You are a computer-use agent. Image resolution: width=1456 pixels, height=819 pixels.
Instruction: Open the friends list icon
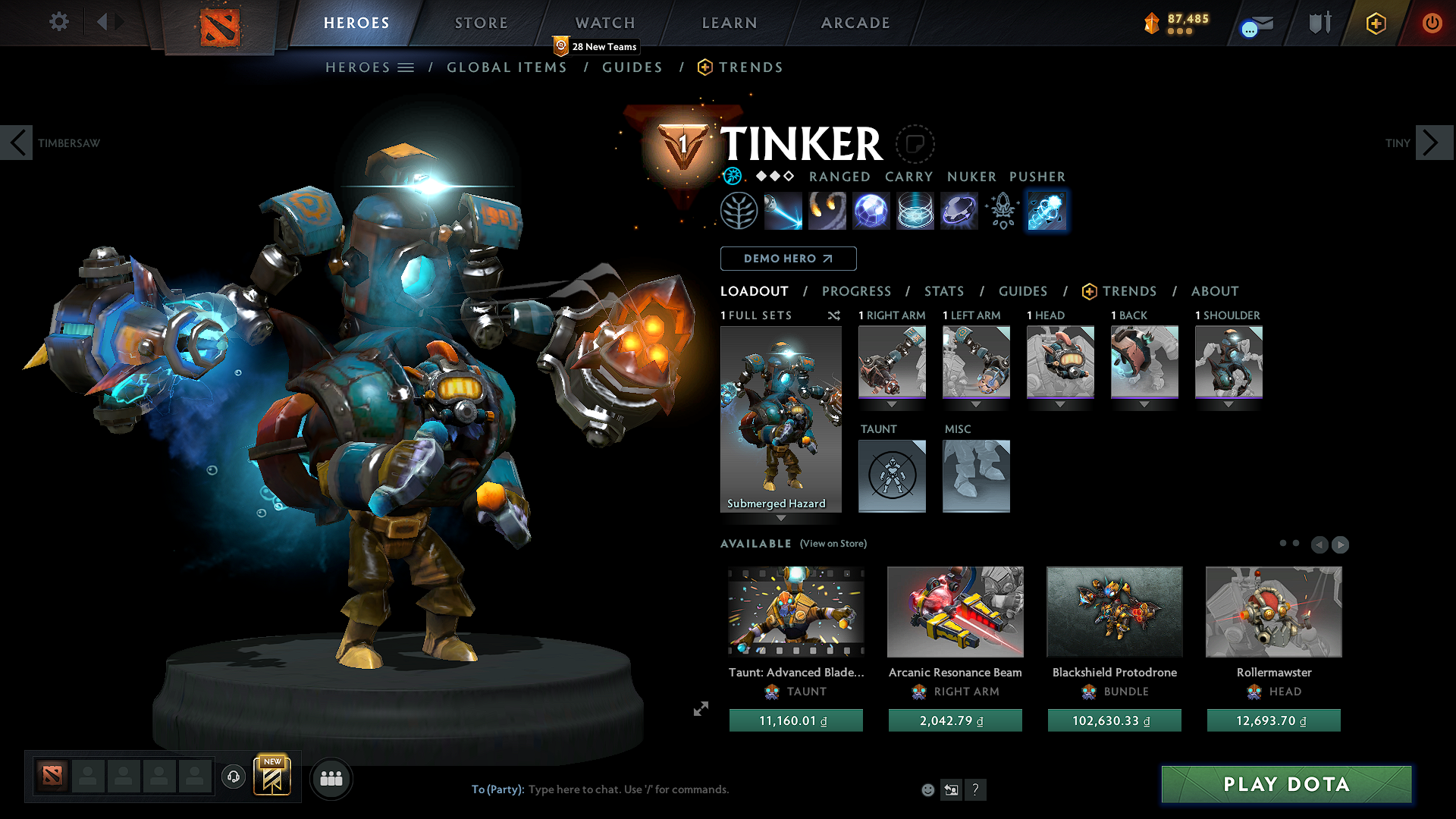coord(331,778)
